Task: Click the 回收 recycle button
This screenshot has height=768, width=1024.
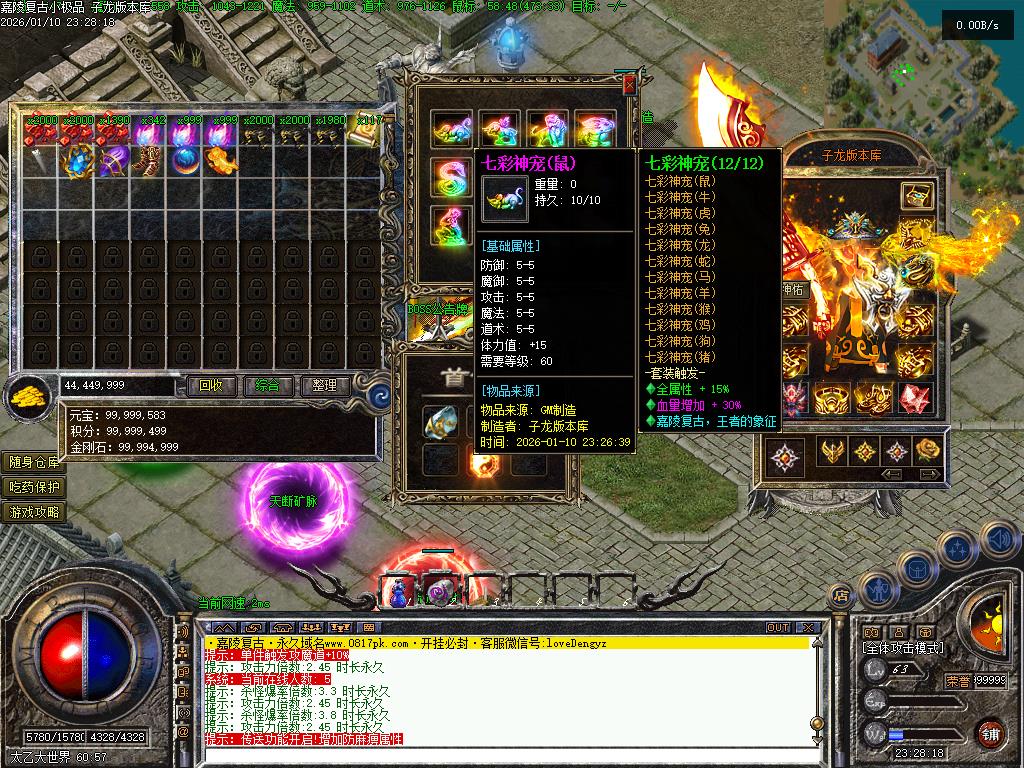Action: pos(211,385)
